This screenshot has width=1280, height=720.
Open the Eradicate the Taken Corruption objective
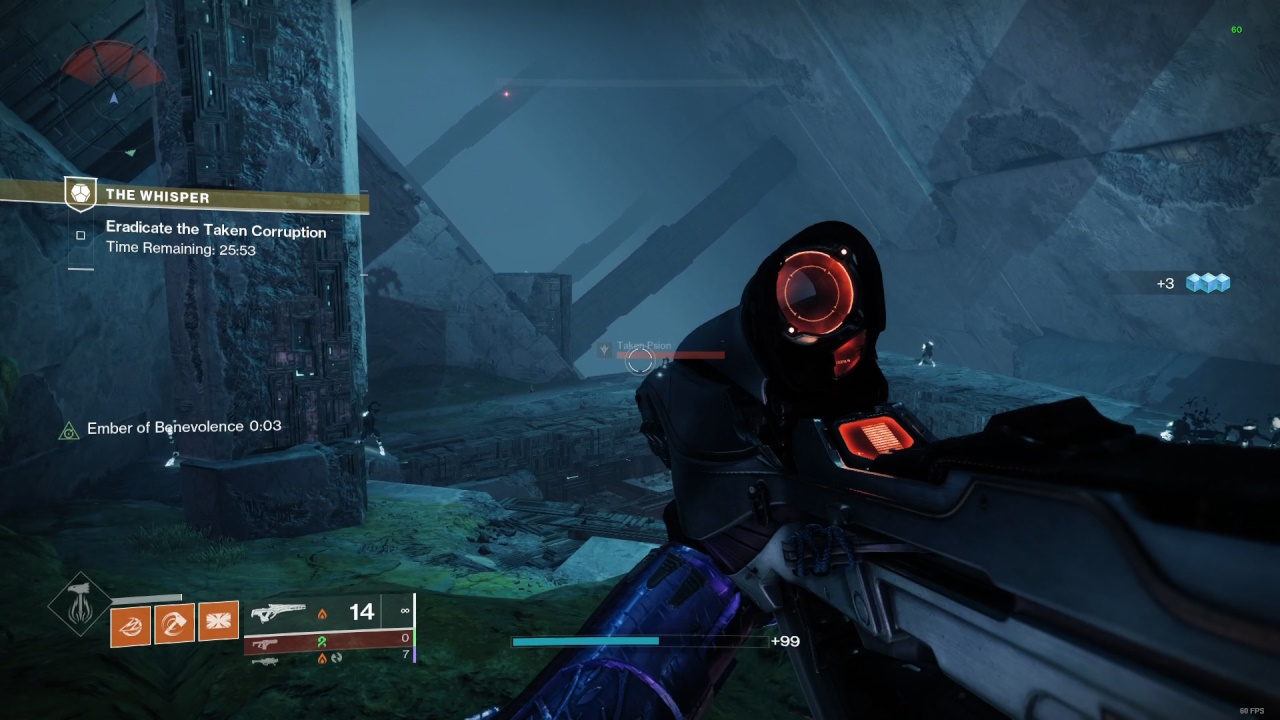coord(216,232)
